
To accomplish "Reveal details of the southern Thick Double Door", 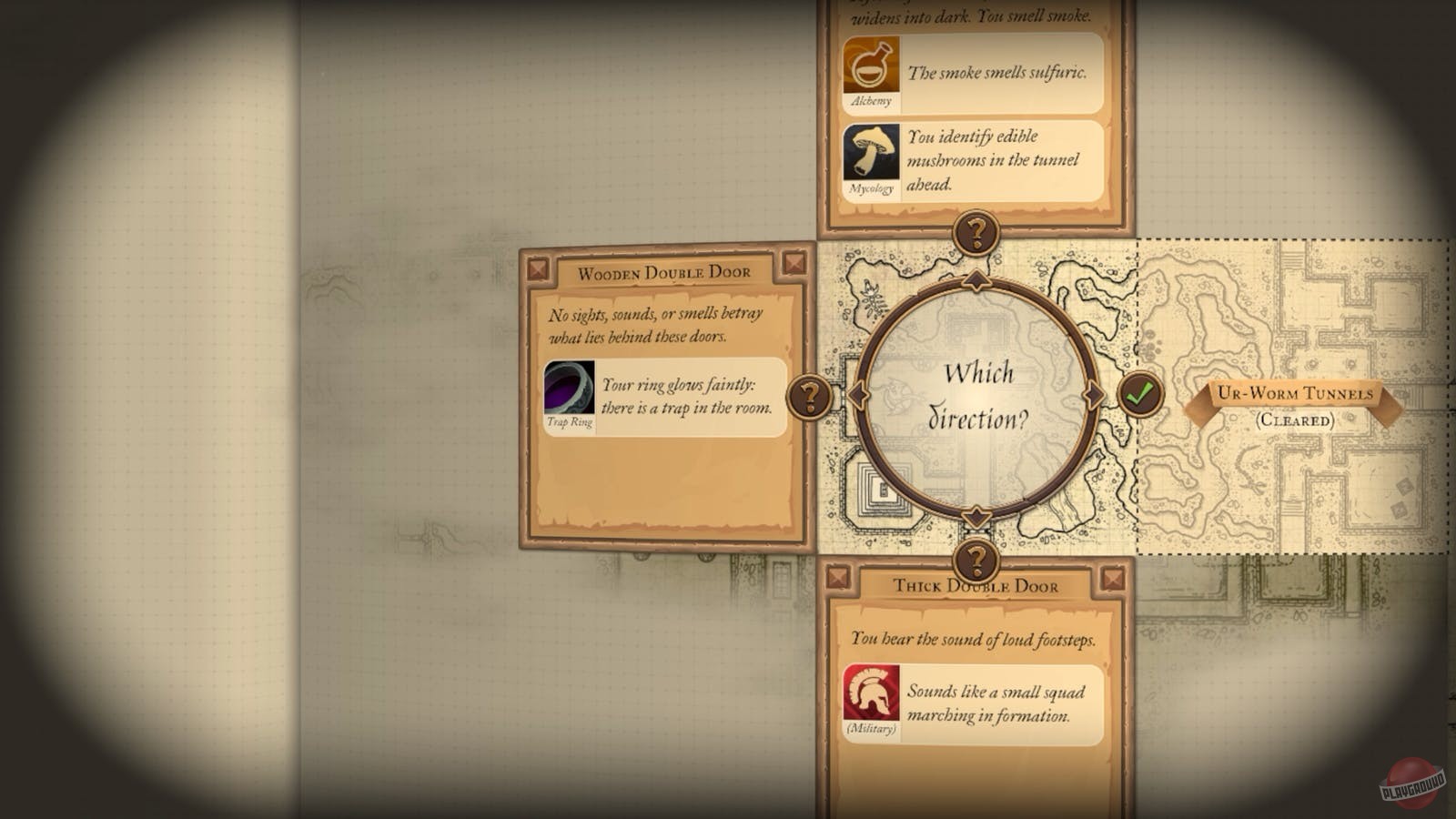I will click(x=976, y=560).
